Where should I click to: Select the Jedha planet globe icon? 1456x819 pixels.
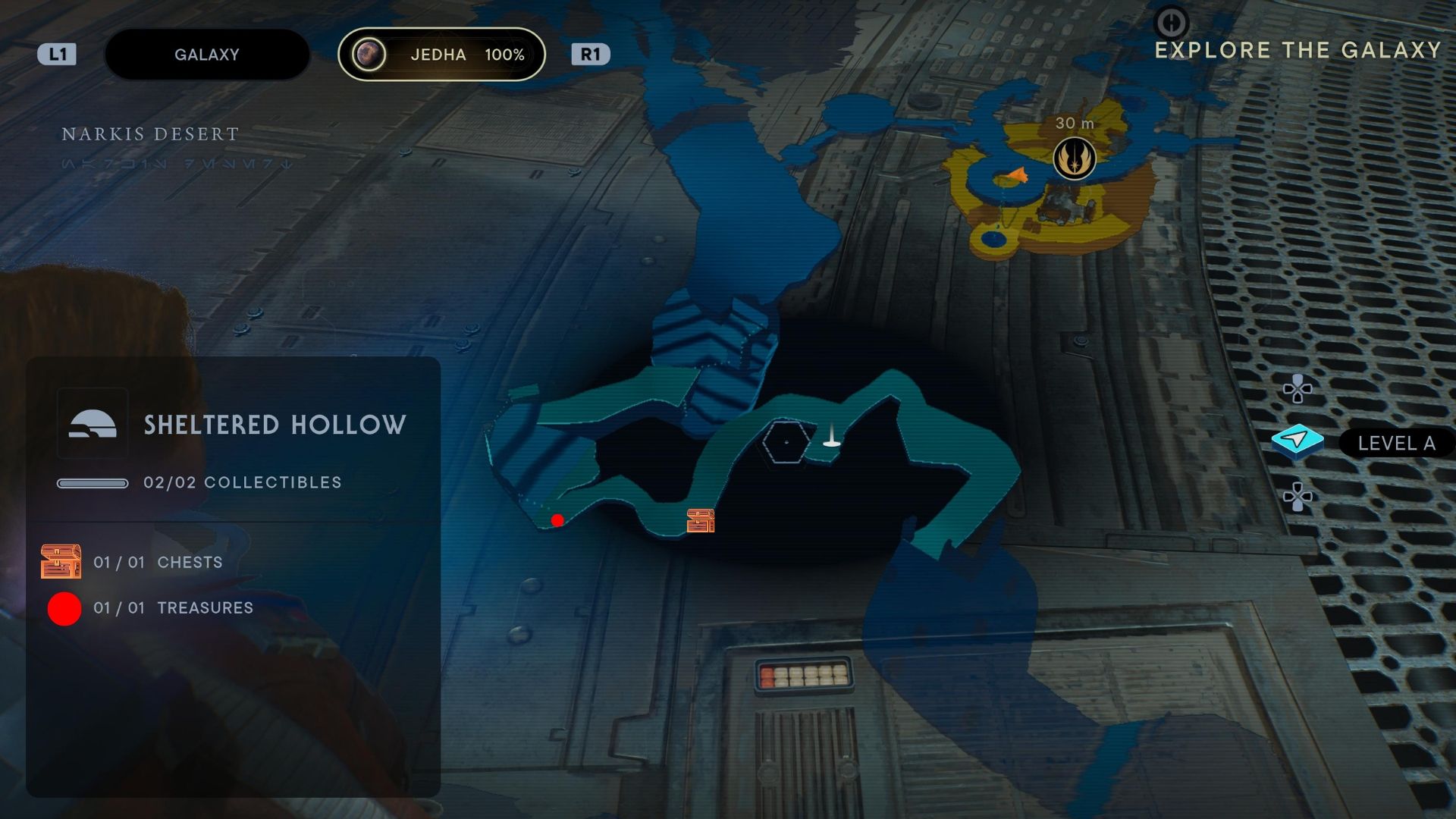point(369,53)
